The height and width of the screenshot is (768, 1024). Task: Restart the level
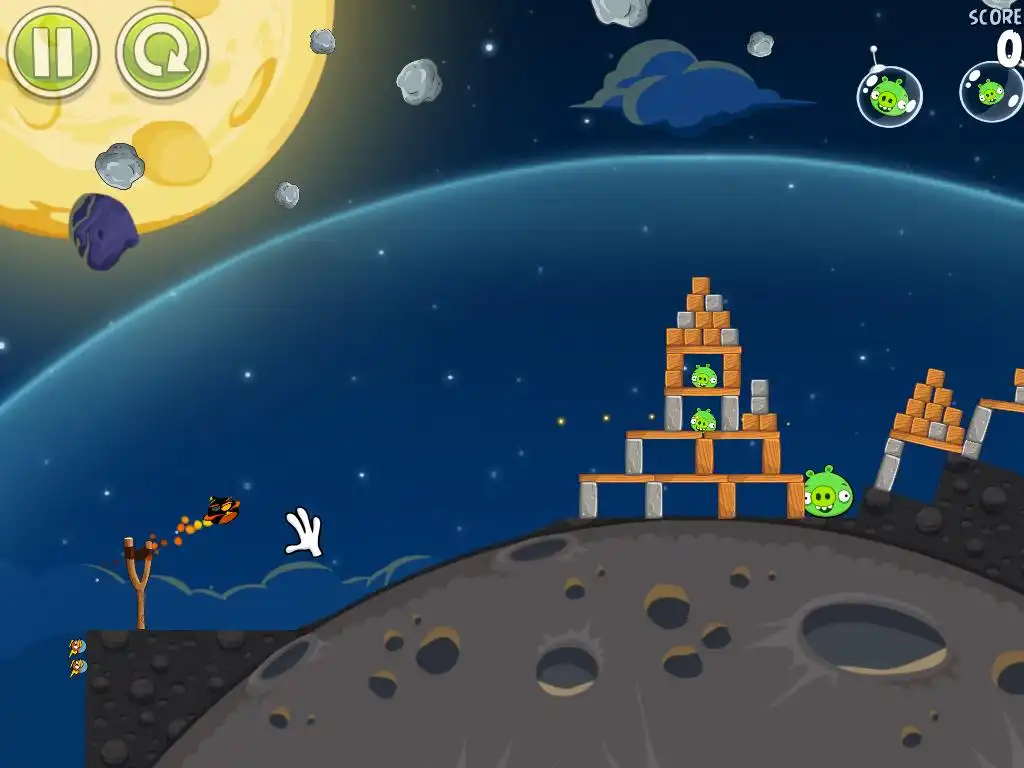pos(161,52)
